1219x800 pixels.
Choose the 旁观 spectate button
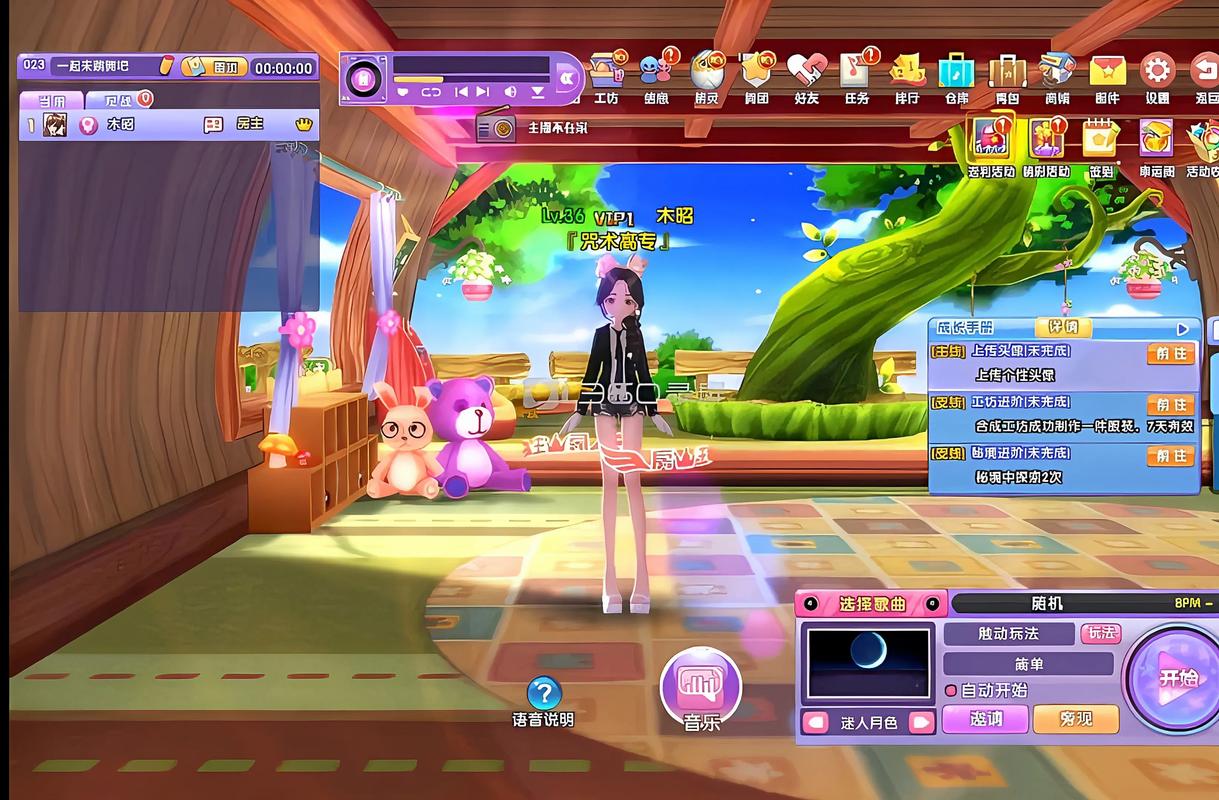(x=1075, y=718)
